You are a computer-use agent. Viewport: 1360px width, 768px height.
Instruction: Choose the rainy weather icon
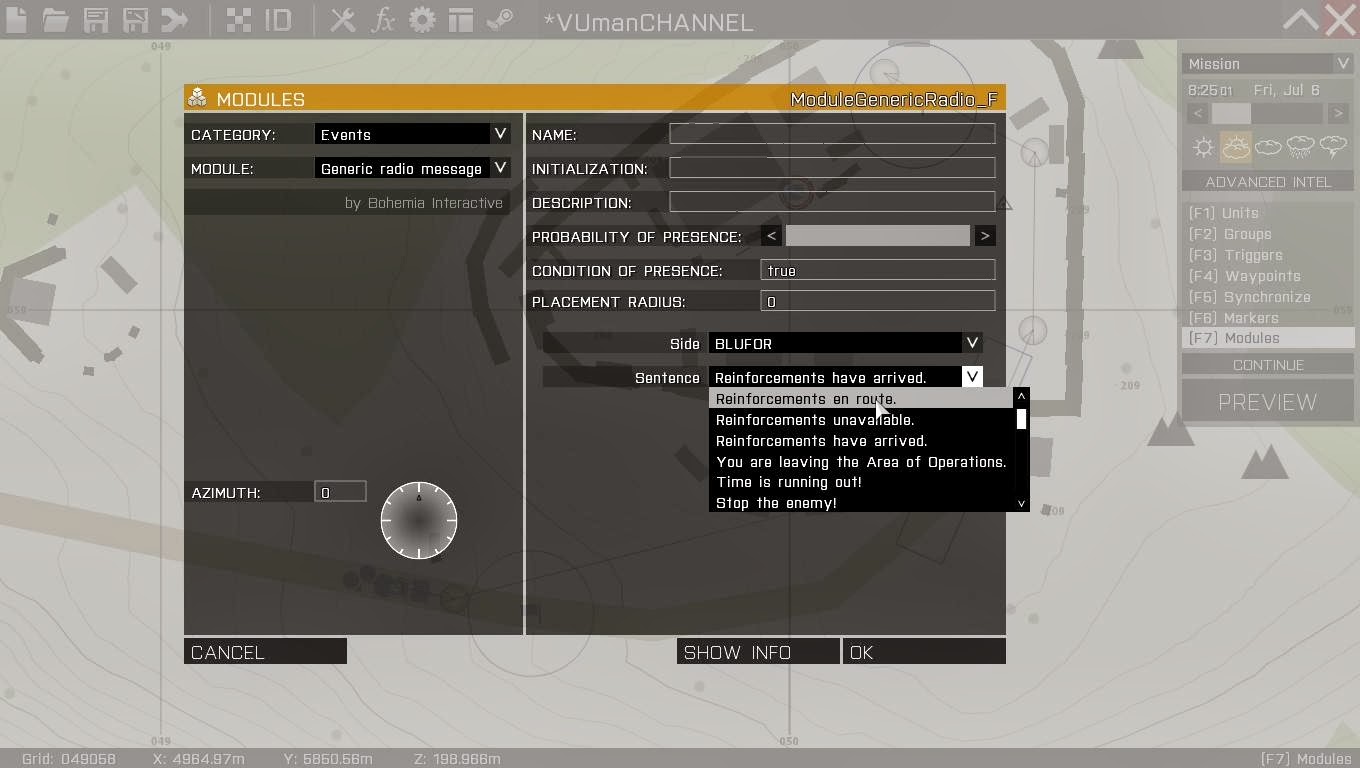pos(1301,147)
